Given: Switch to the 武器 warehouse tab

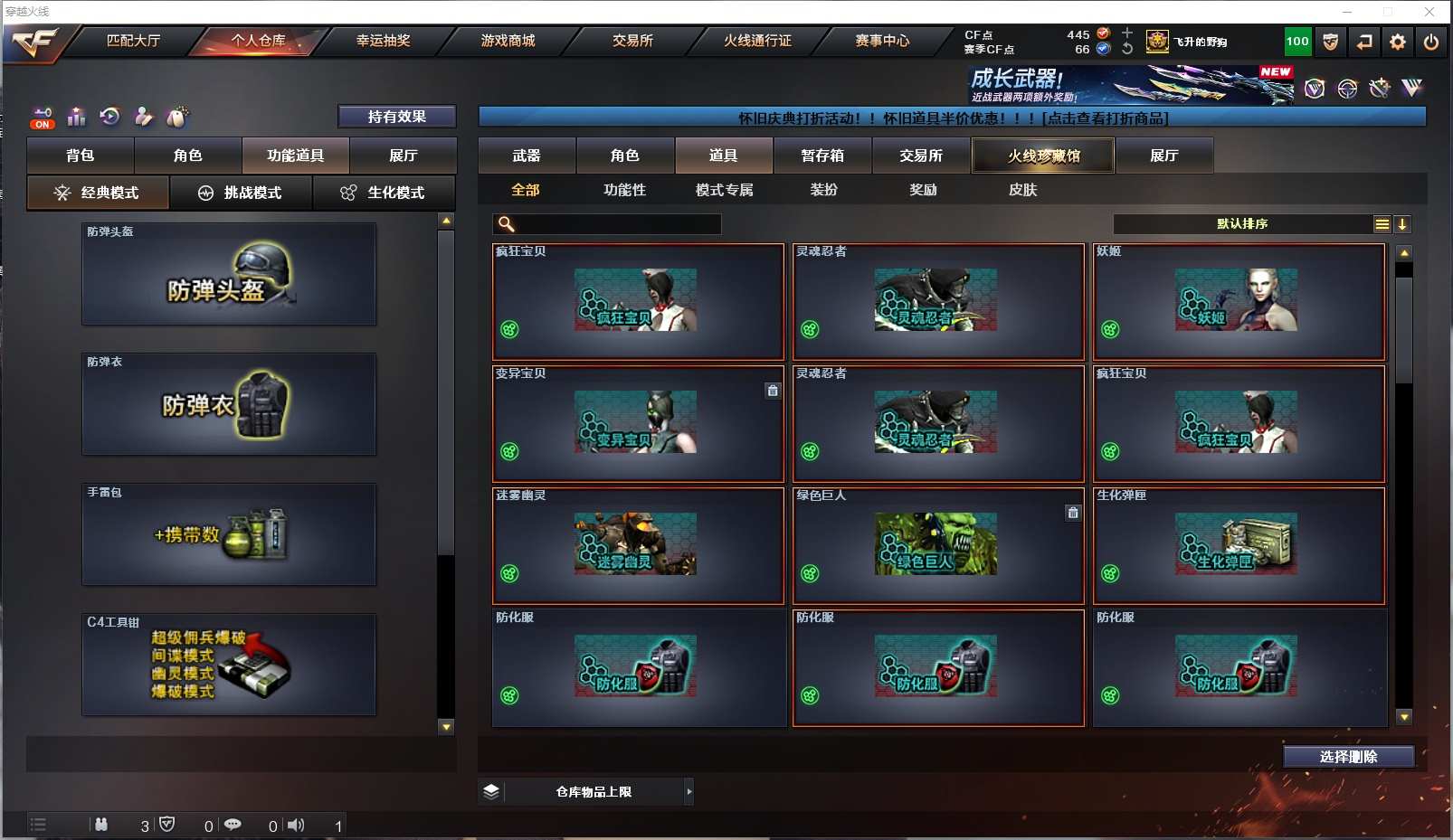Looking at the screenshot, I should 527,156.
